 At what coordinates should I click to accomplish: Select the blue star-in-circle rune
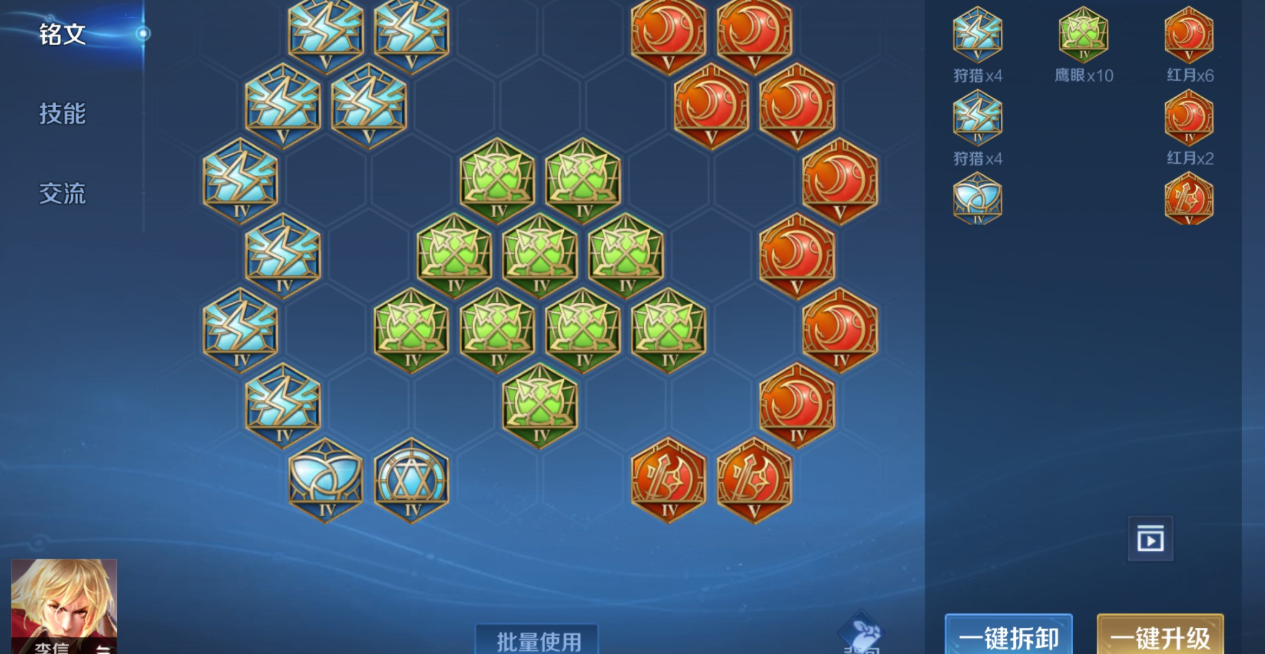411,480
